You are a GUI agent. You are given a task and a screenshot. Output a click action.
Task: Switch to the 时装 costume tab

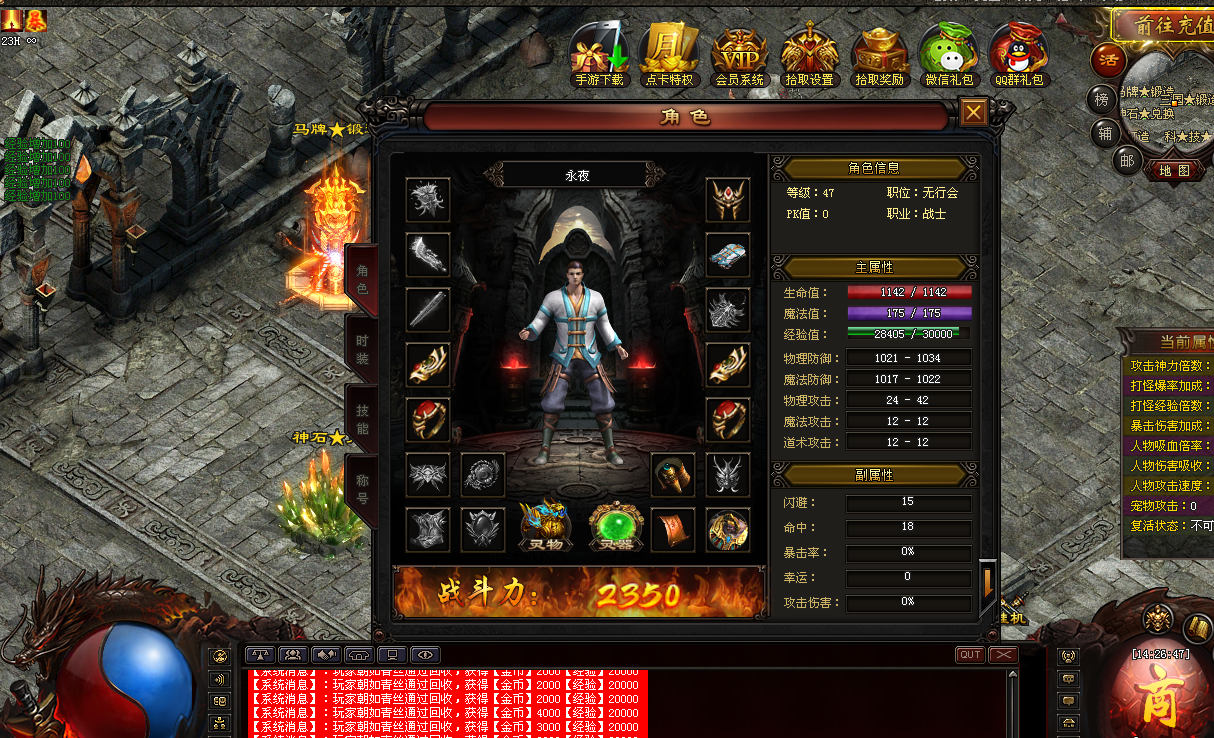pos(361,349)
